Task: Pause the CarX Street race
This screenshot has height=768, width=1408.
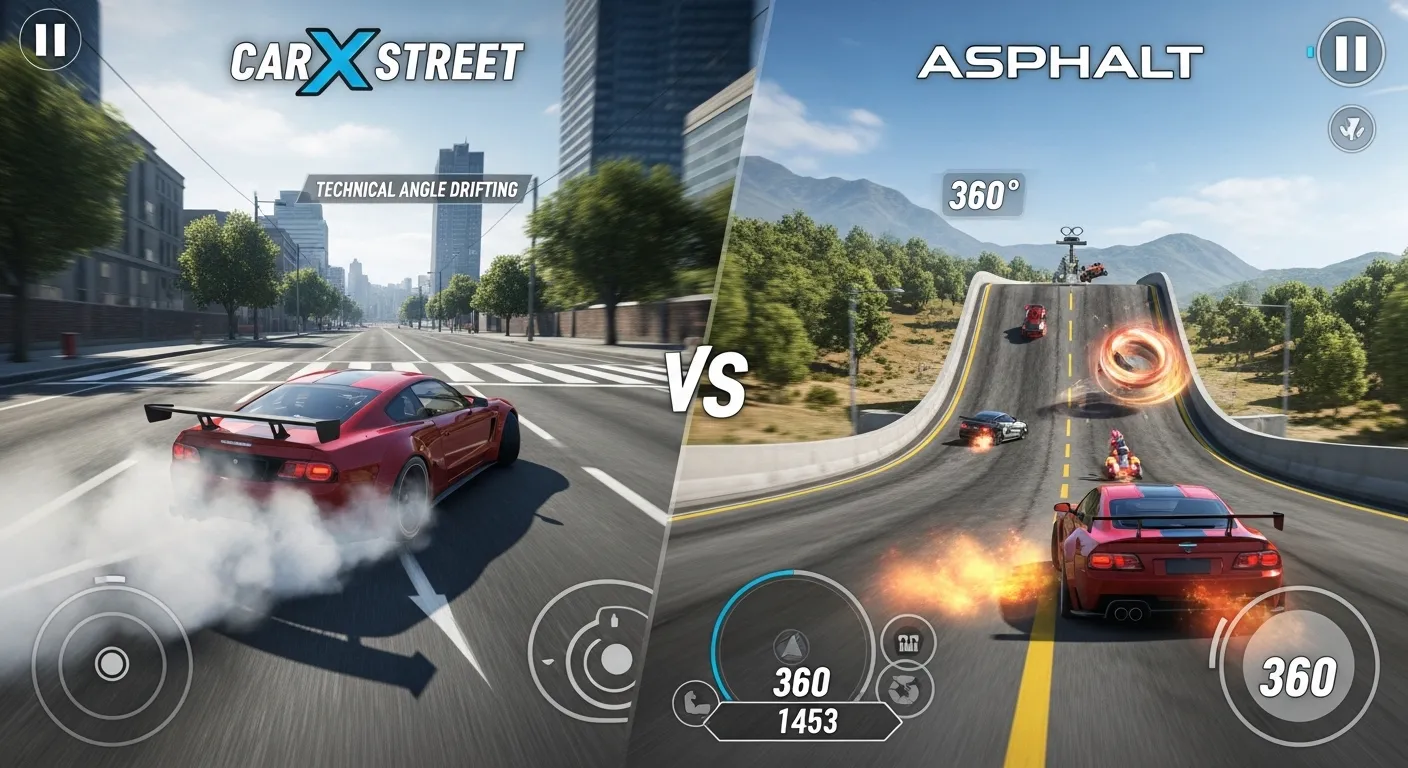Action: pos(50,42)
